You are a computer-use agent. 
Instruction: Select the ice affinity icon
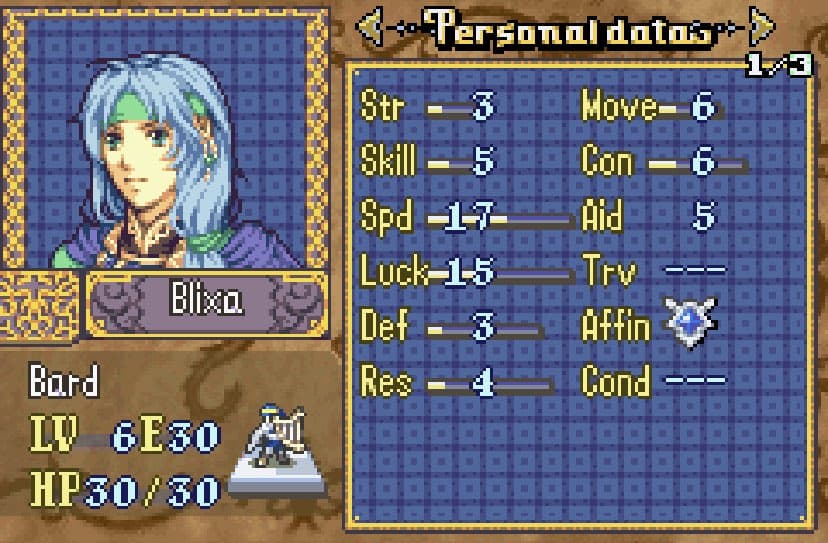click(691, 324)
